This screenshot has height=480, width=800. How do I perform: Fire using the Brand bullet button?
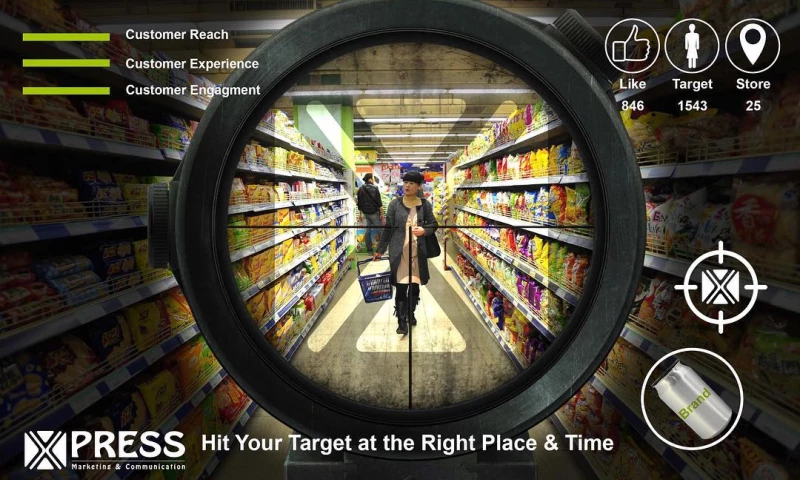click(692, 398)
